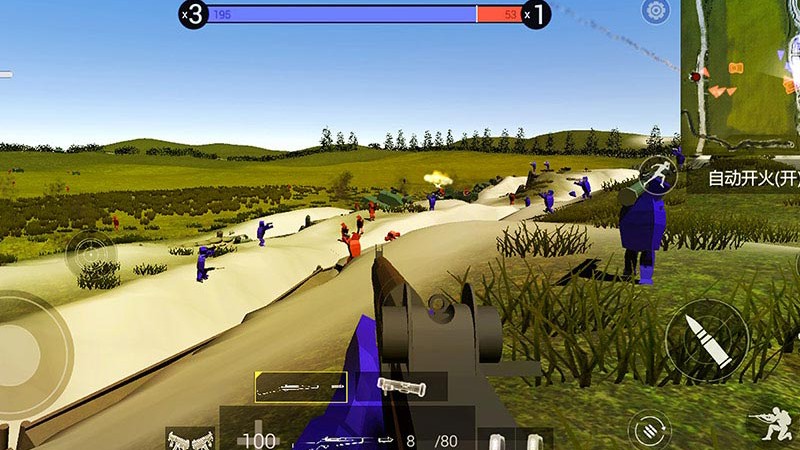This screenshot has width=800, height=450.
Task: Tap the battlefield minimap
Action: point(740,75)
